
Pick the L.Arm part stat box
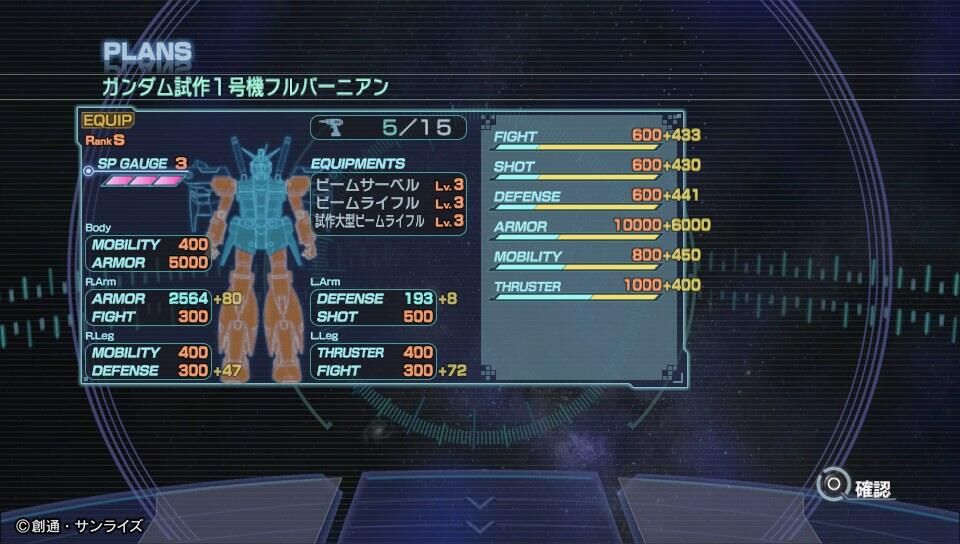374,308
